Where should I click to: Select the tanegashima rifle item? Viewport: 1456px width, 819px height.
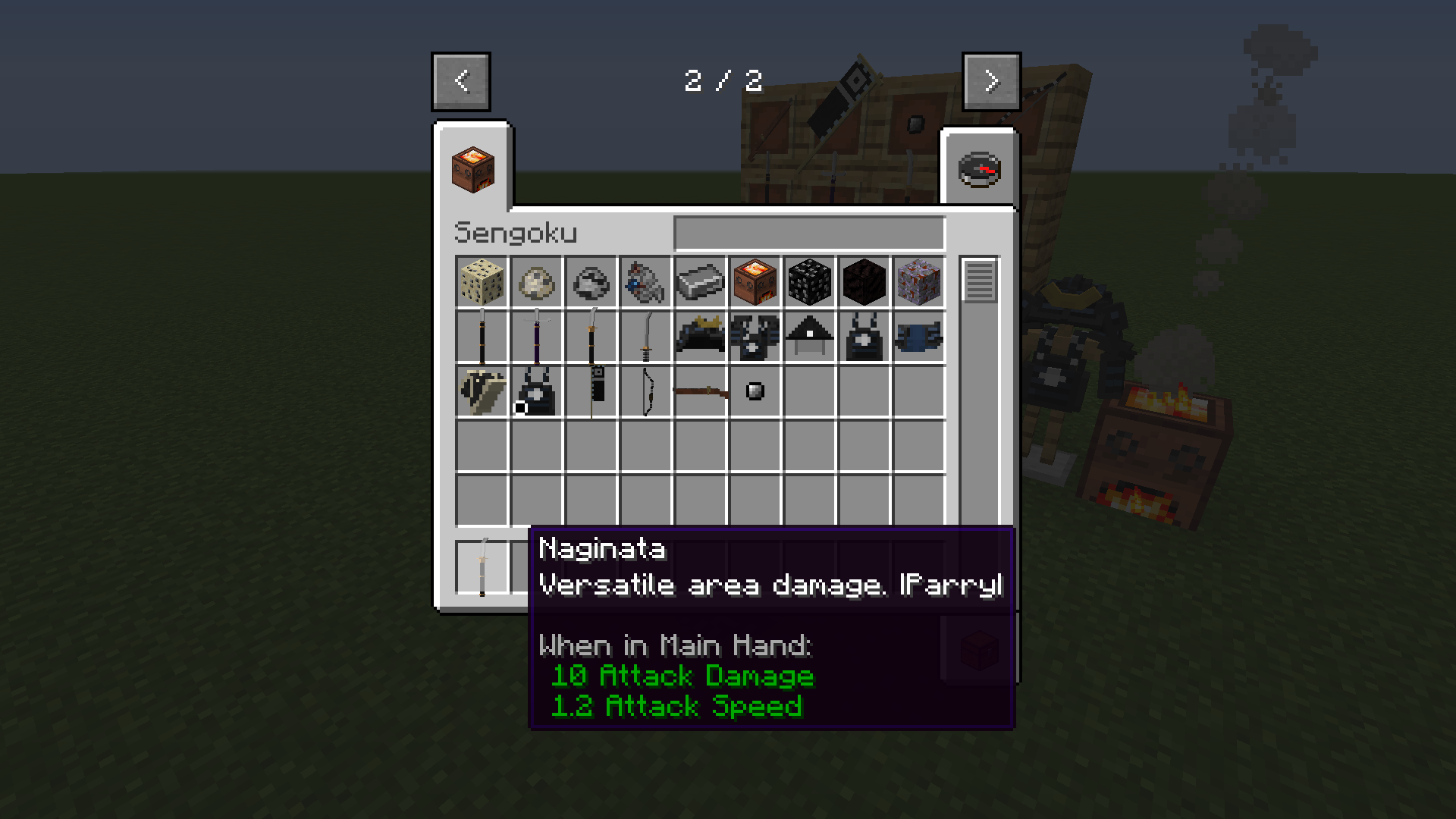(x=699, y=391)
